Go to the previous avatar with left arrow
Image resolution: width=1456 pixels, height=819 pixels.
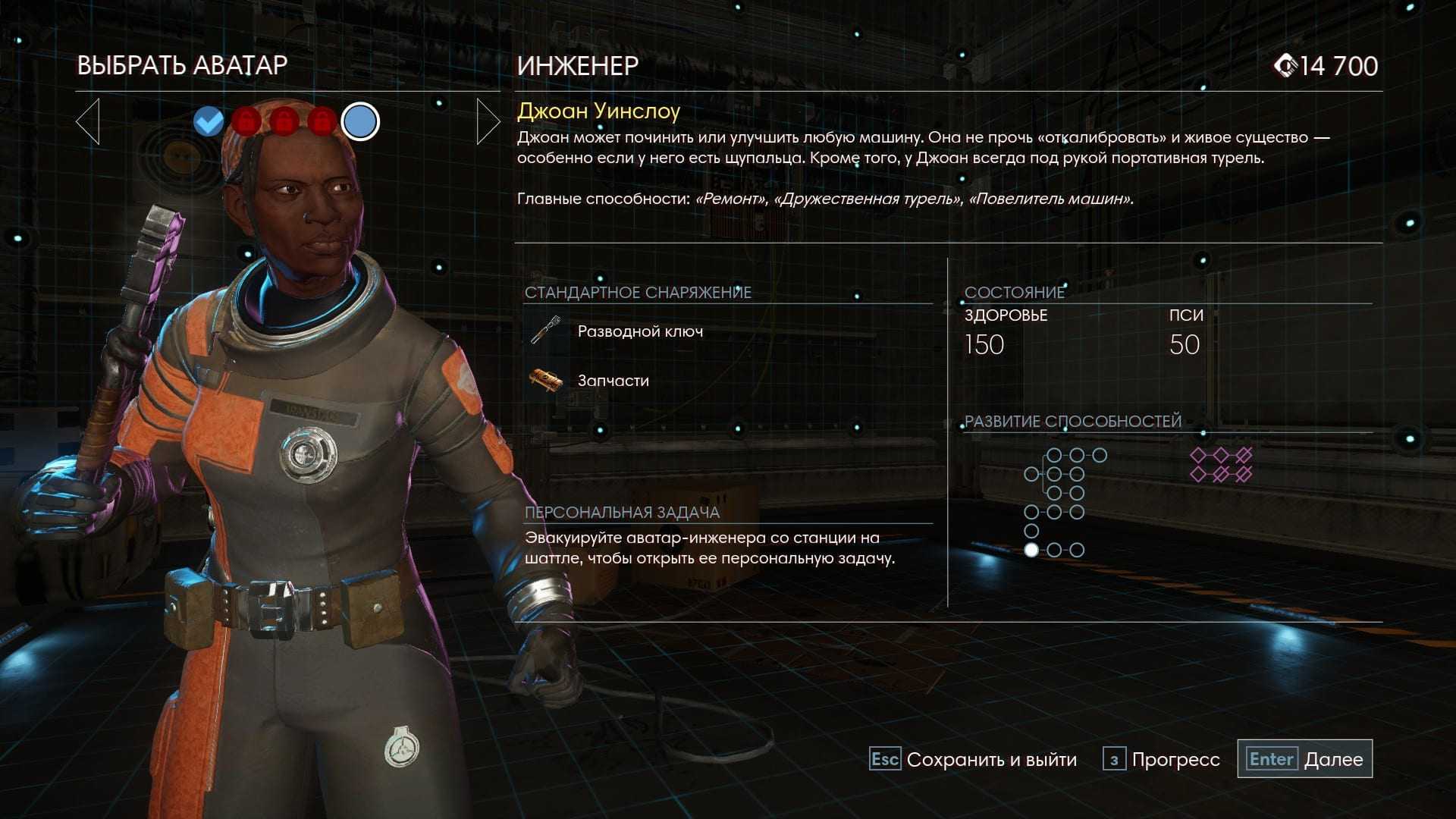(88, 121)
